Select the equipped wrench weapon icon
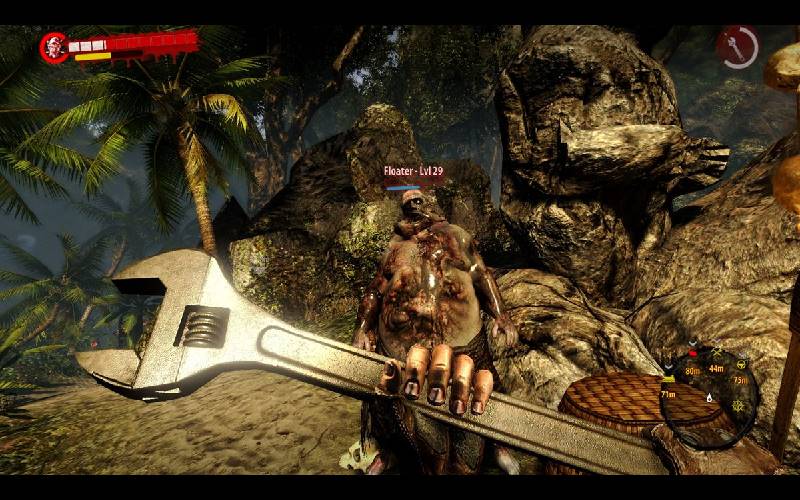This screenshot has width=800, height=500. (x=737, y=48)
